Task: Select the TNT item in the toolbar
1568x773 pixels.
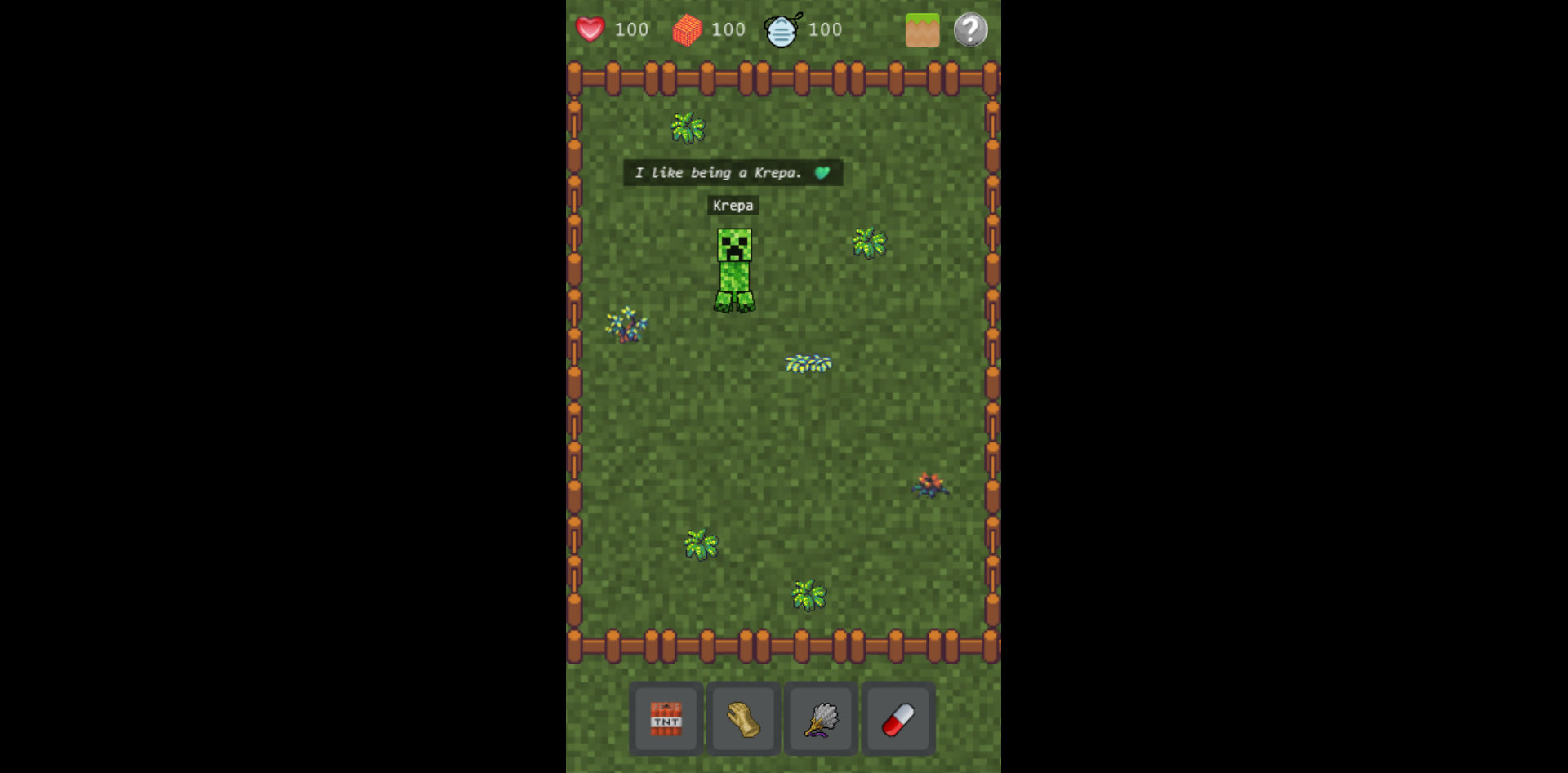Action: tap(665, 719)
